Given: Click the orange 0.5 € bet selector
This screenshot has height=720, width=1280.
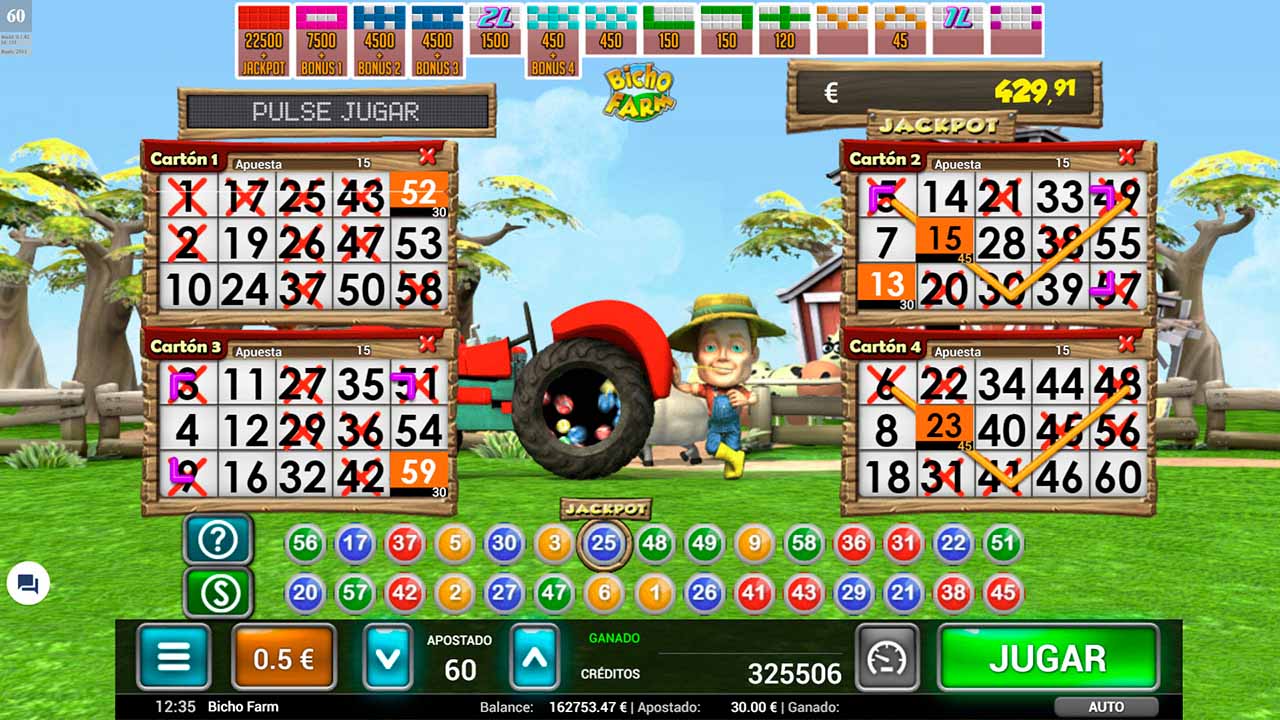Looking at the screenshot, I should [x=283, y=657].
